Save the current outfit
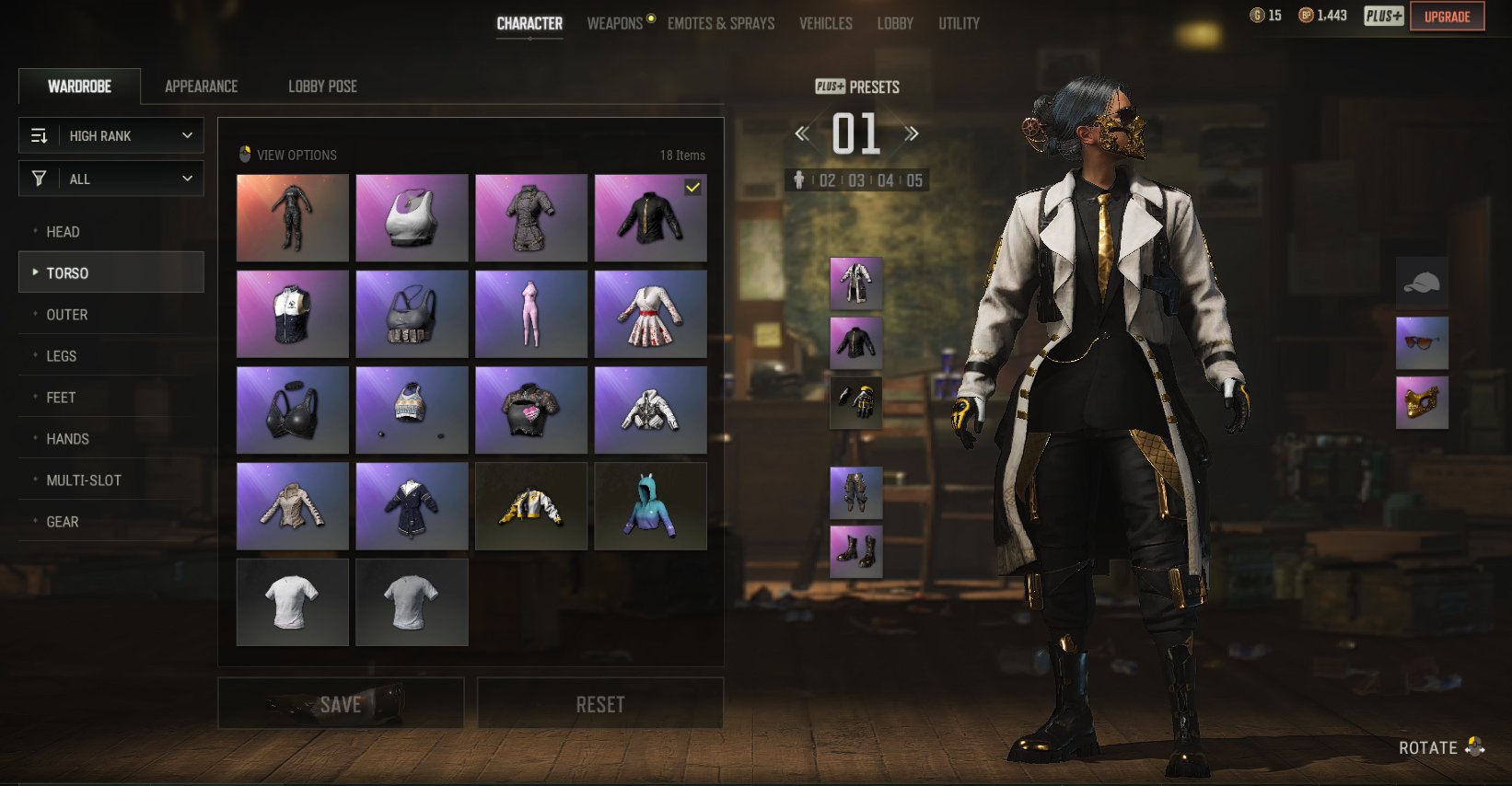This screenshot has width=1512, height=786. pyautogui.click(x=341, y=704)
